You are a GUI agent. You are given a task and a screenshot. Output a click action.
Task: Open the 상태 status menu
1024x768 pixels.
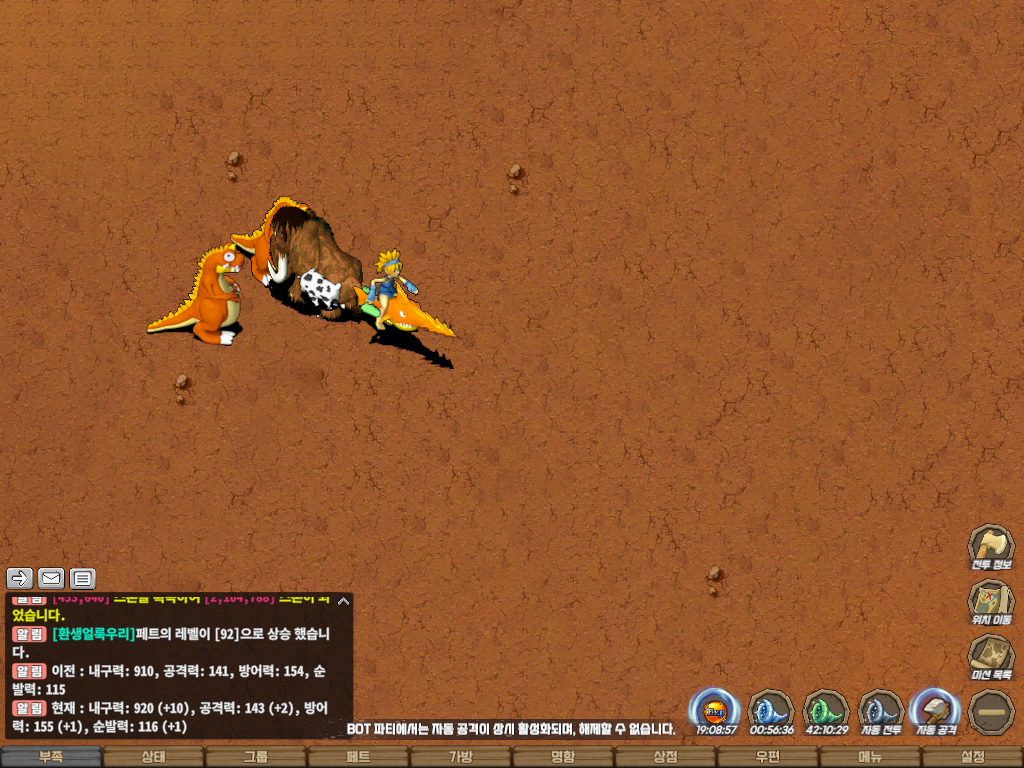[x=153, y=757]
